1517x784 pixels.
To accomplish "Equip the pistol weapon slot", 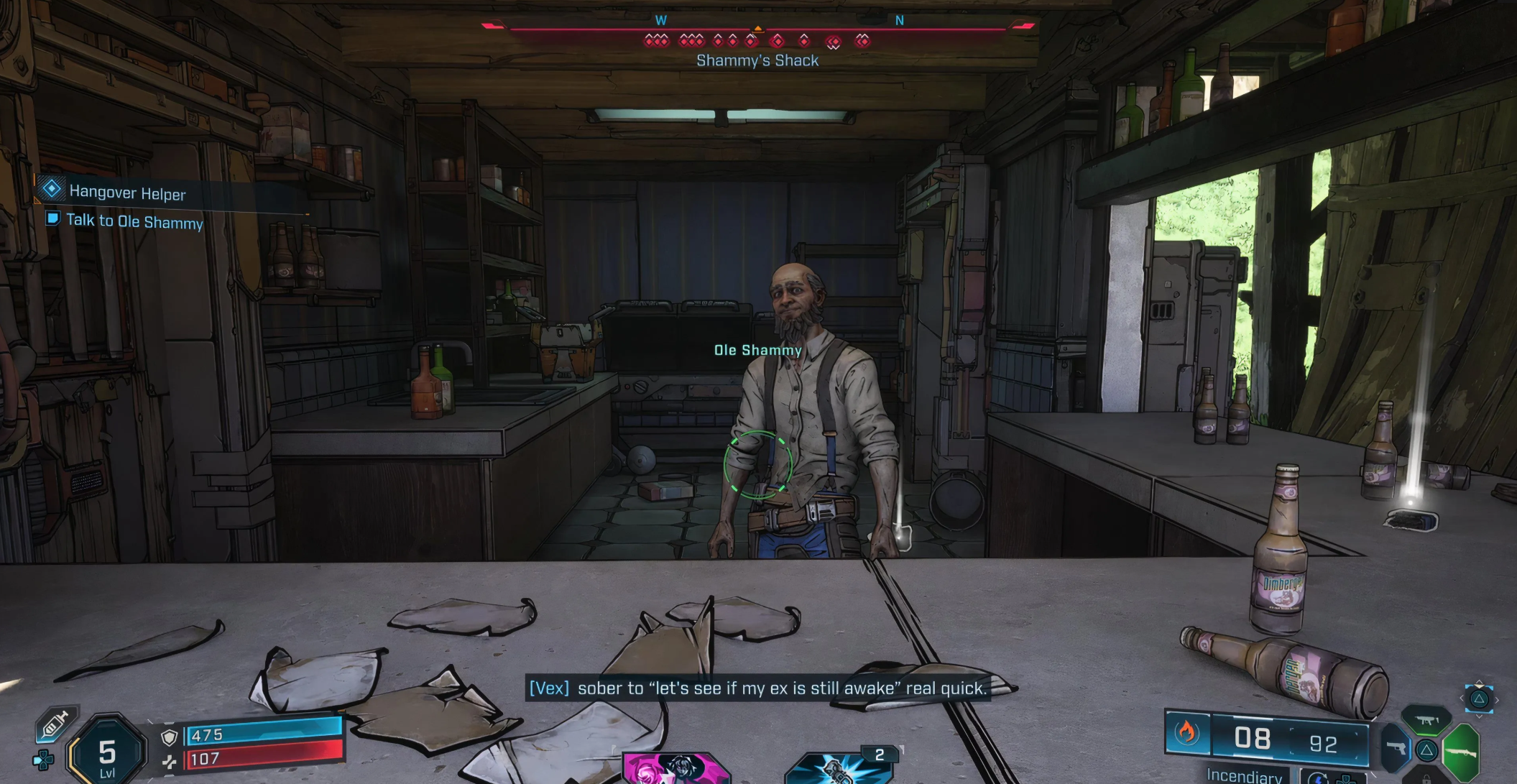I will (1395, 749).
